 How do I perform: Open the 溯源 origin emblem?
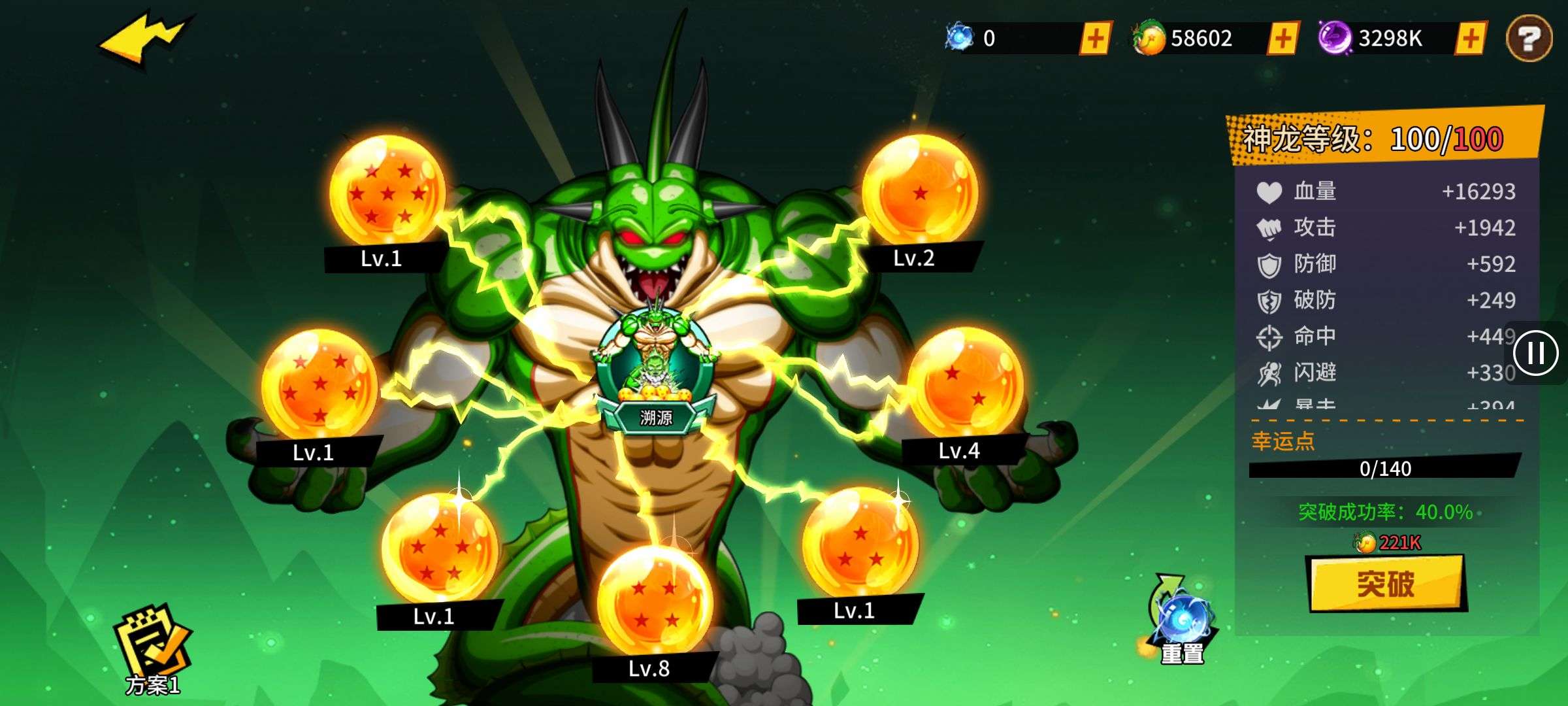point(655,373)
